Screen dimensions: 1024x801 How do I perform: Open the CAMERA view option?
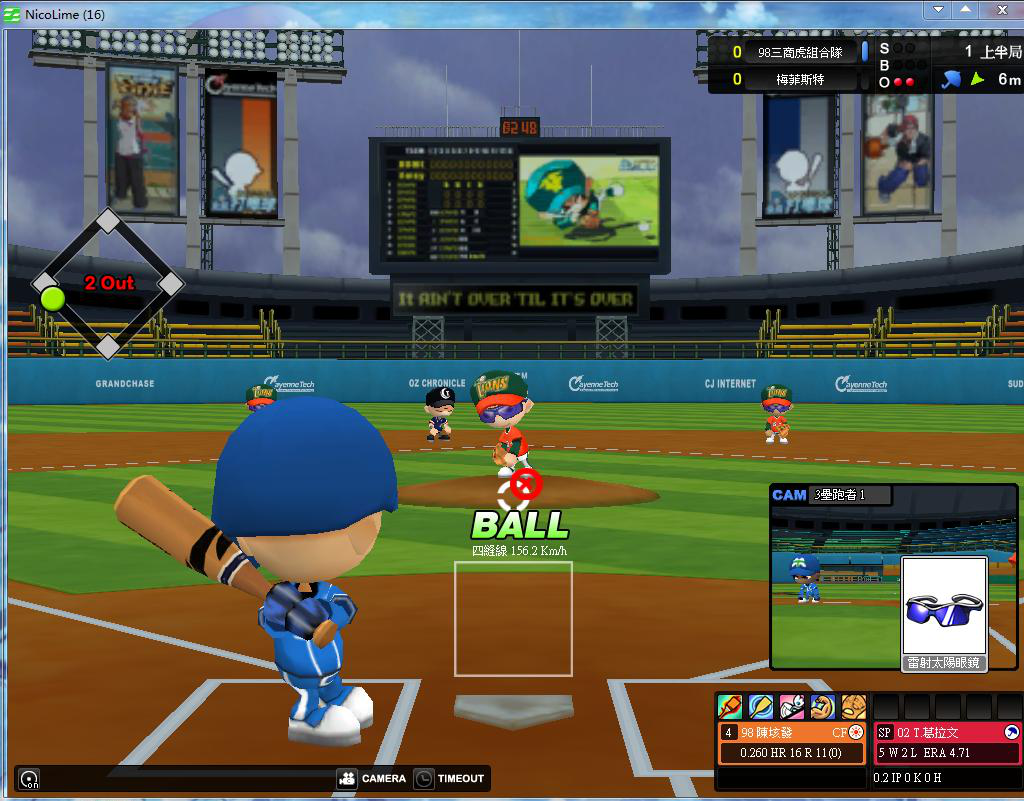coord(372,778)
